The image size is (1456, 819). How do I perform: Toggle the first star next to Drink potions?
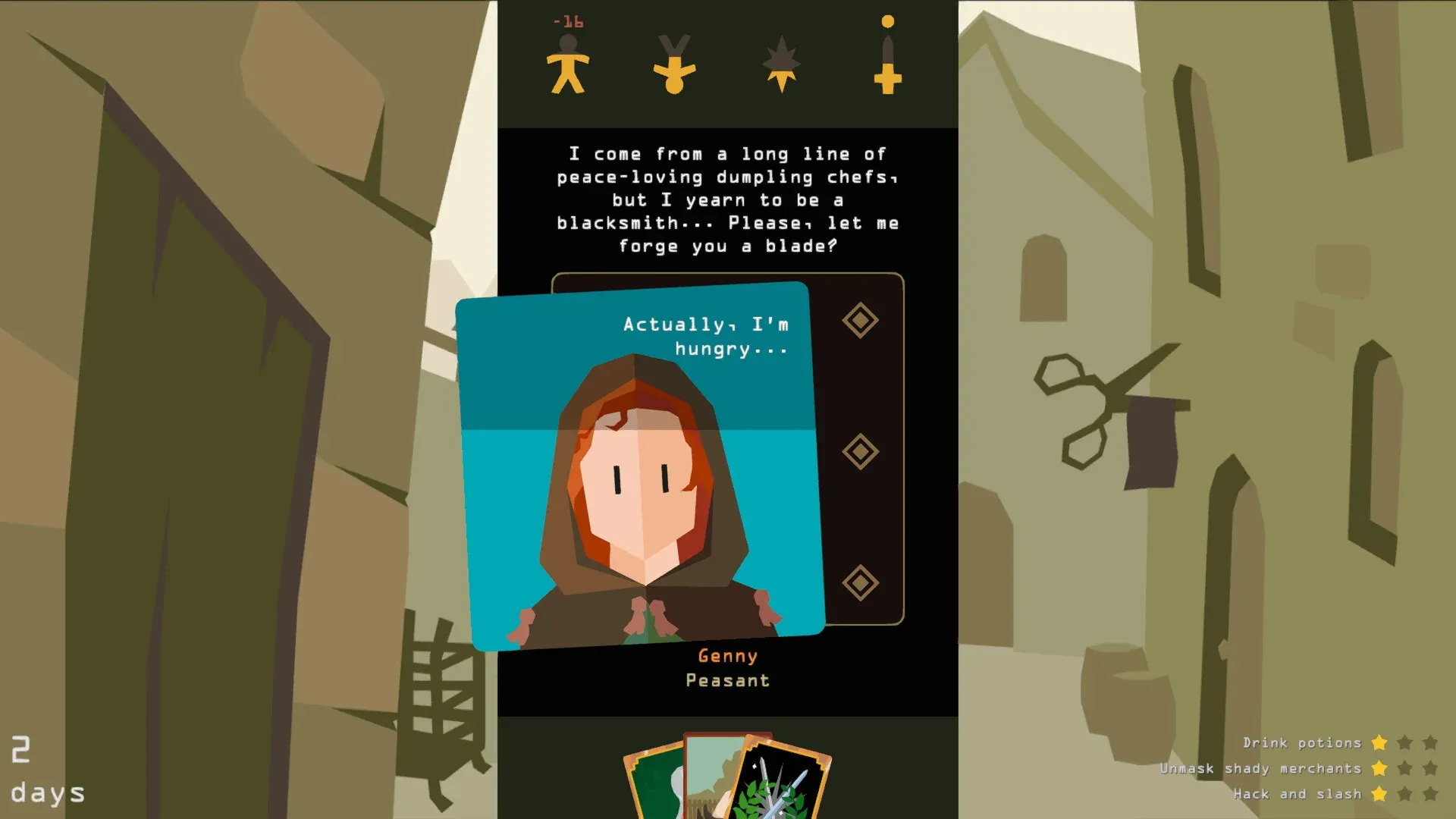[1378, 743]
